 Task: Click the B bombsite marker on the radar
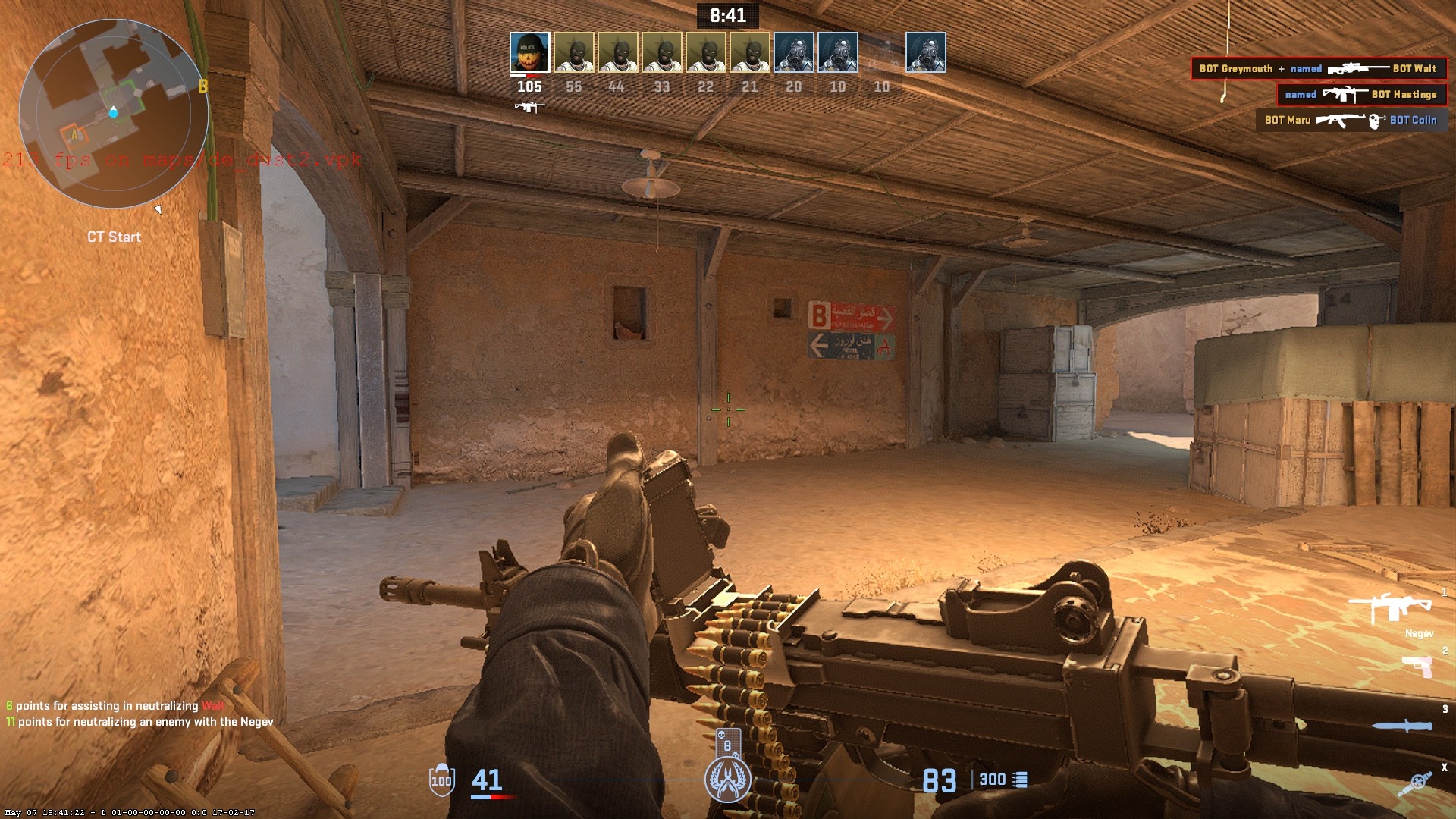(x=202, y=86)
